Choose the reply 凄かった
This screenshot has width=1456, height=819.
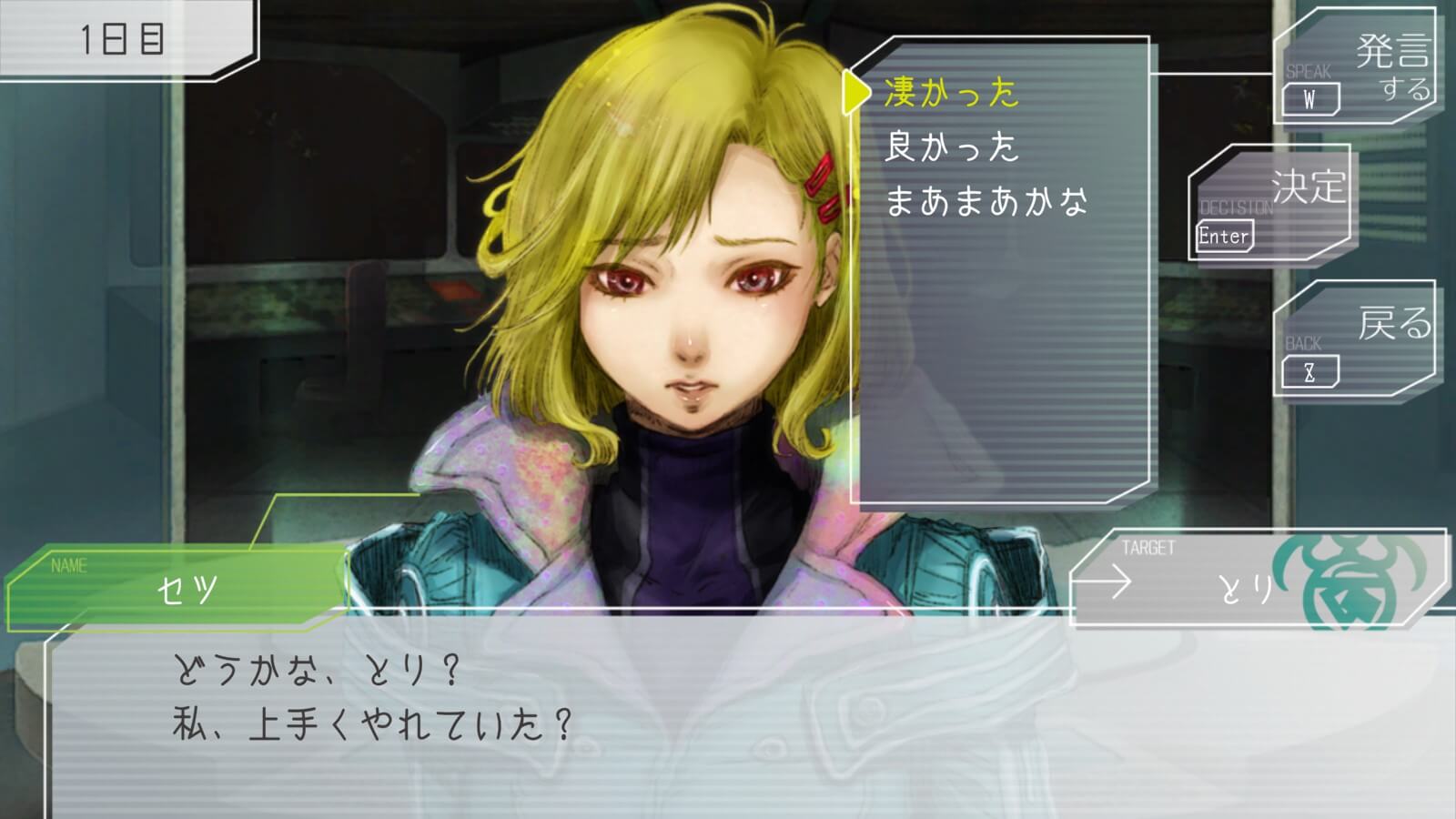click(x=952, y=93)
